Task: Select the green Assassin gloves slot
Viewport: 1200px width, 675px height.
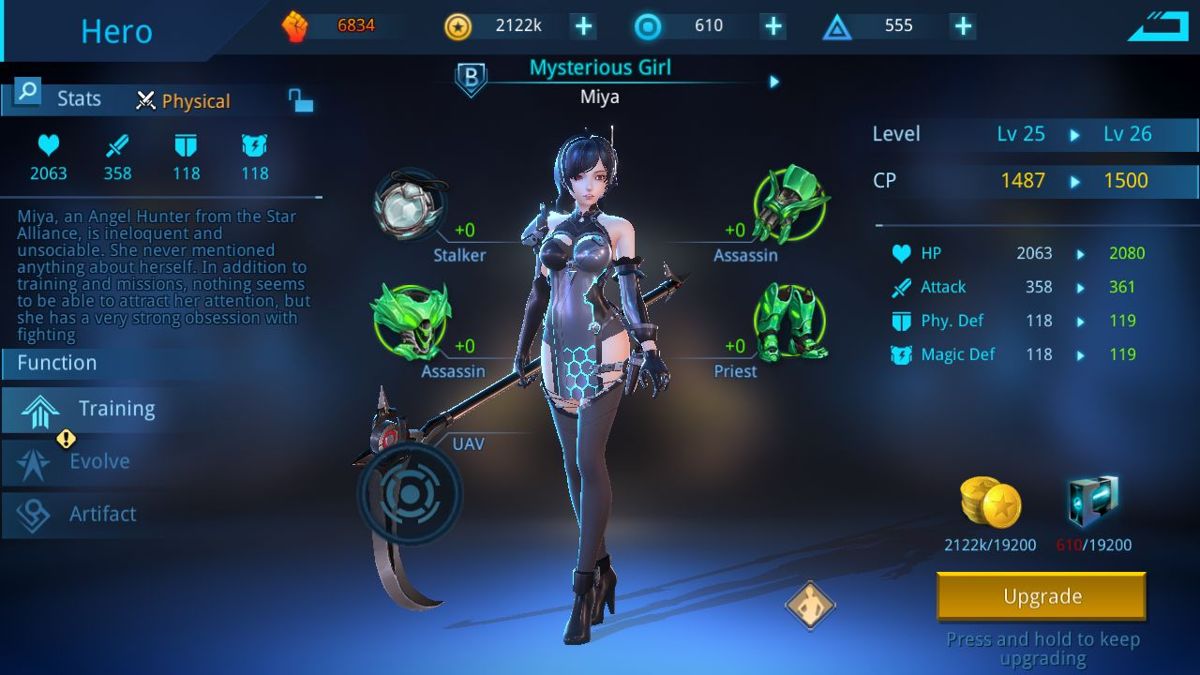Action: (790, 203)
